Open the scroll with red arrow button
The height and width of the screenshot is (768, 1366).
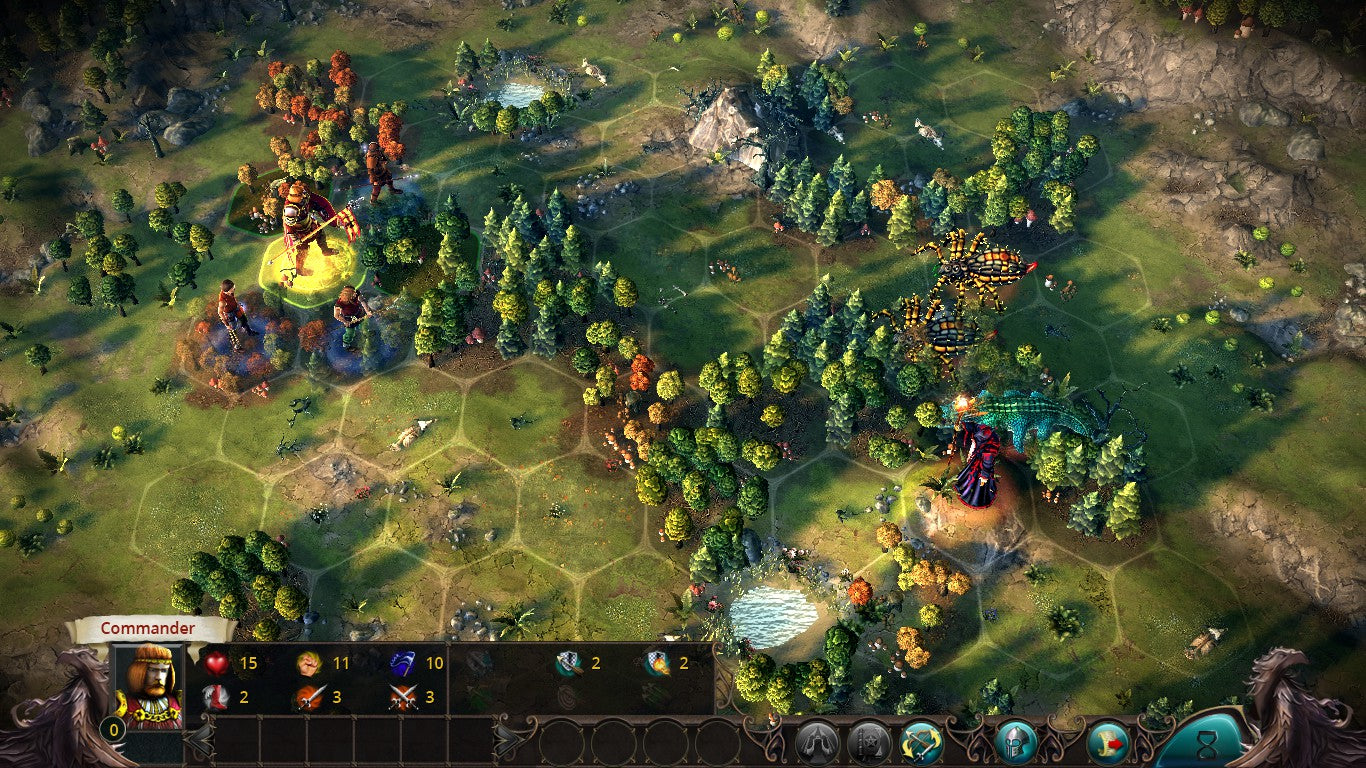(1108, 742)
